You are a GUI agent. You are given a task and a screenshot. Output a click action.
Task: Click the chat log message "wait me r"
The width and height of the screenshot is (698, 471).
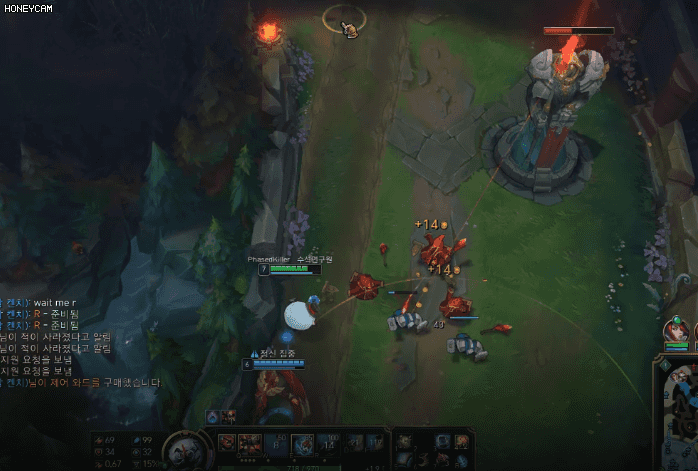[x=50, y=302]
